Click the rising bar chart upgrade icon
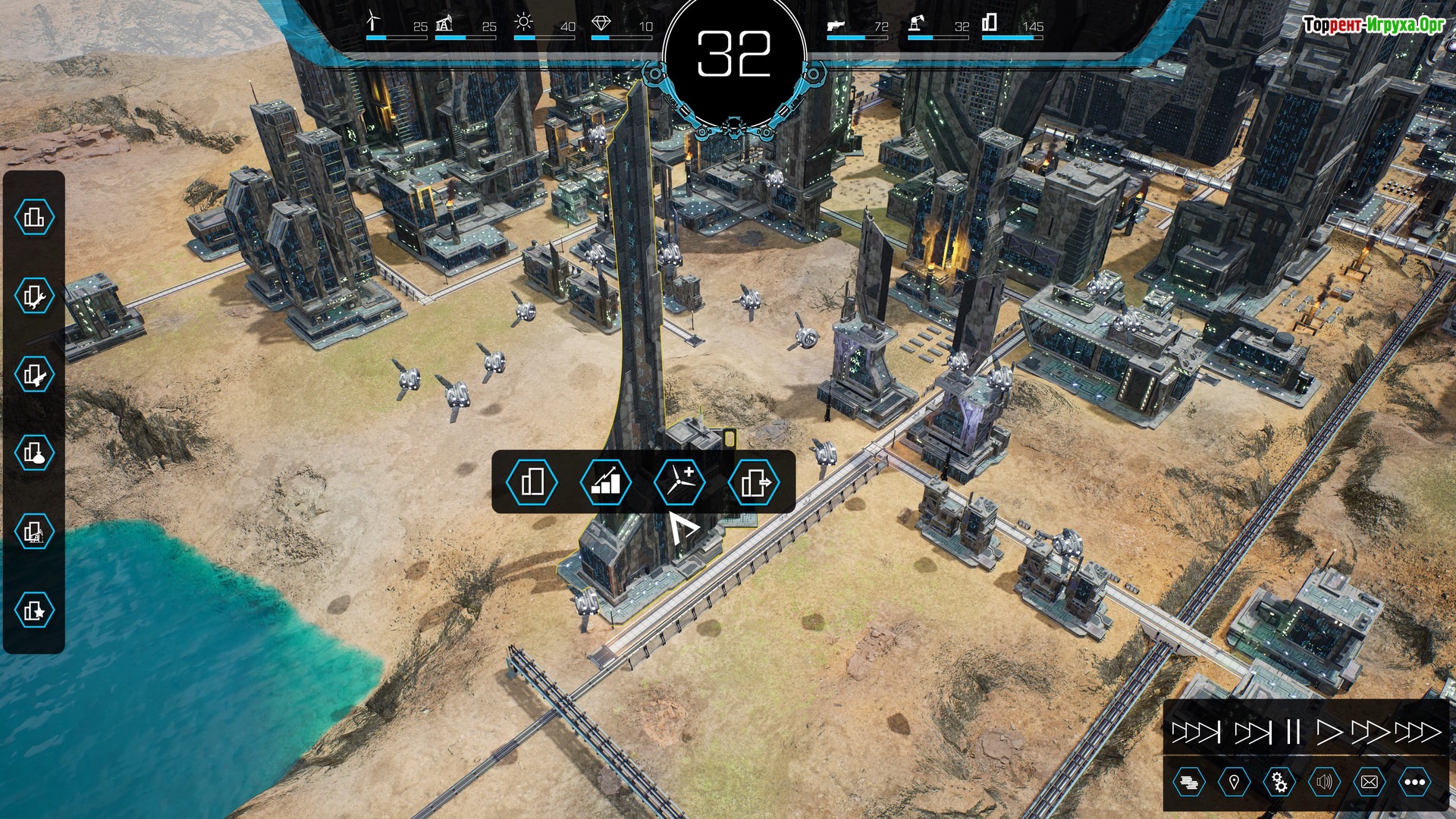 [605, 482]
